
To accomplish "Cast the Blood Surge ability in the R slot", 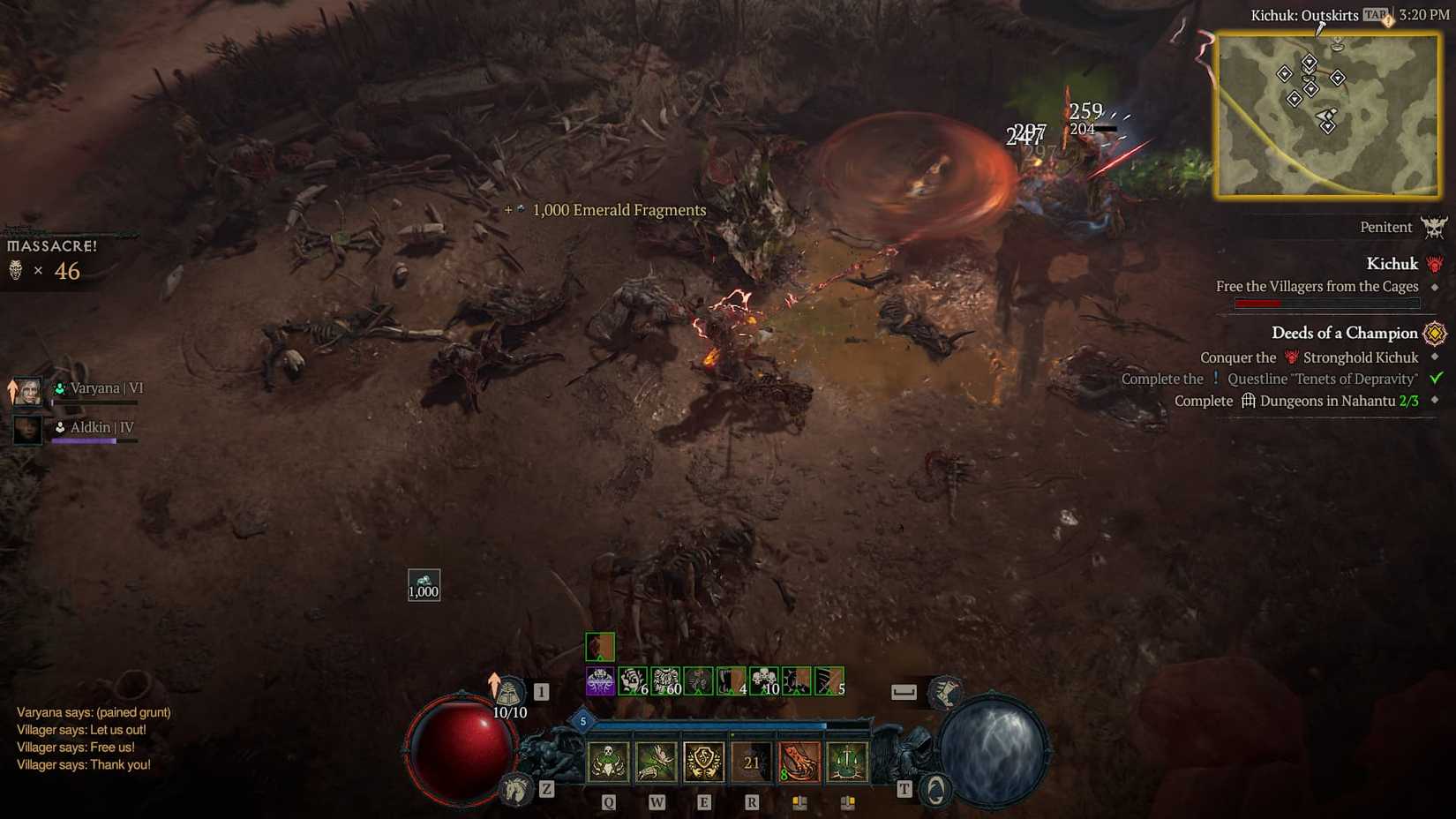I will click(751, 762).
